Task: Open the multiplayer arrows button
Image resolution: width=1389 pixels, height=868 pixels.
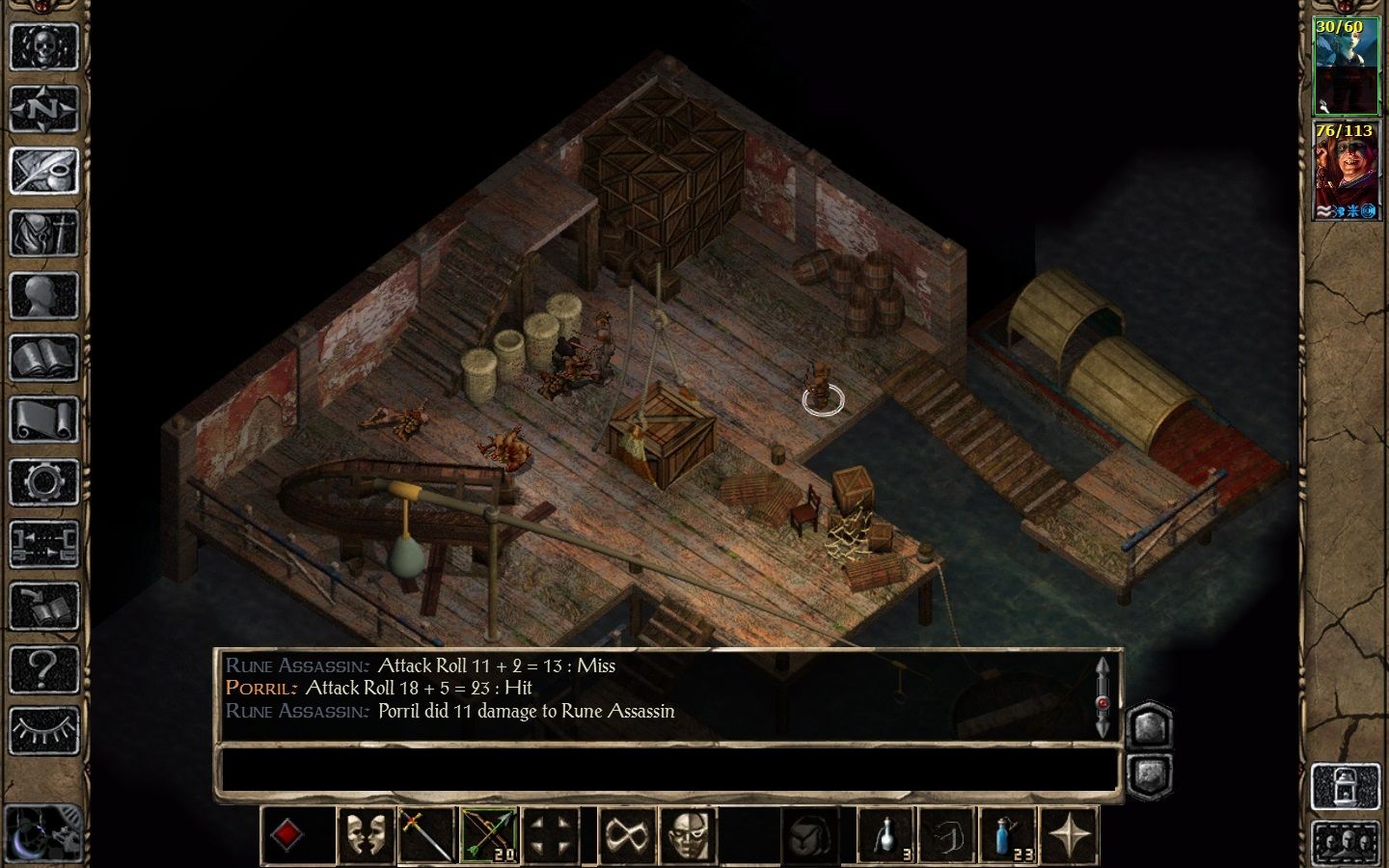Action: [x=43, y=543]
